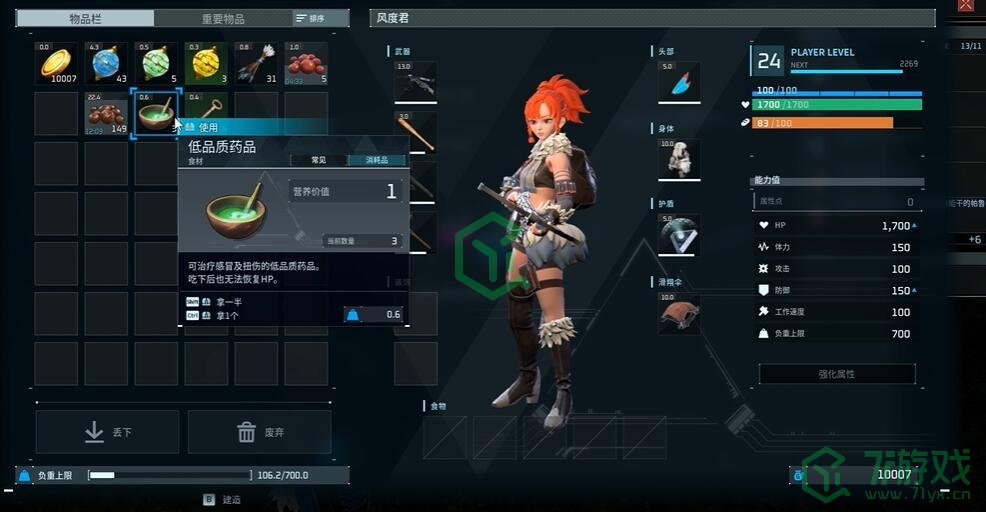Sort items with the 排序 button
This screenshot has height=512, width=986.
[x=311, y=18]
